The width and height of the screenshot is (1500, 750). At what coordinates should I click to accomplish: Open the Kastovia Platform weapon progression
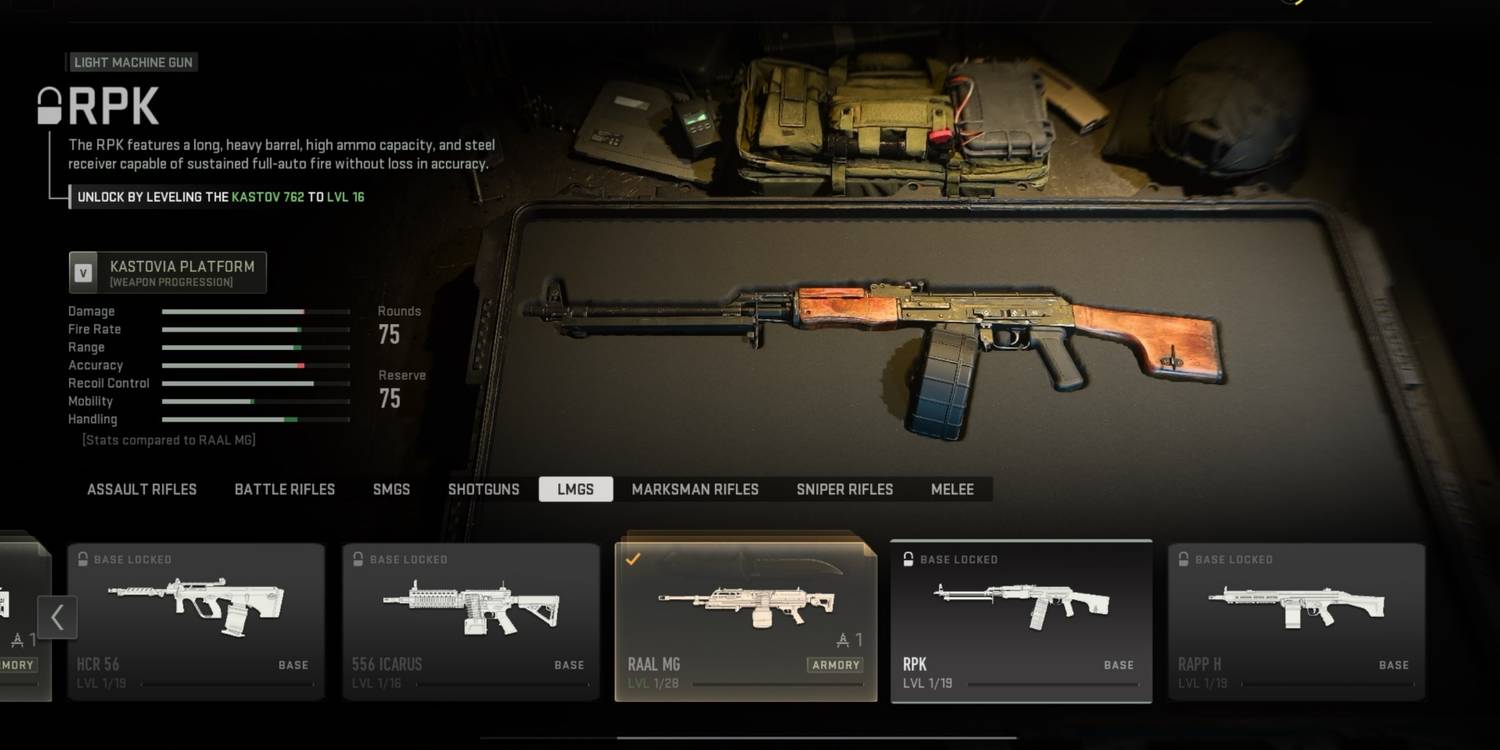168,272
